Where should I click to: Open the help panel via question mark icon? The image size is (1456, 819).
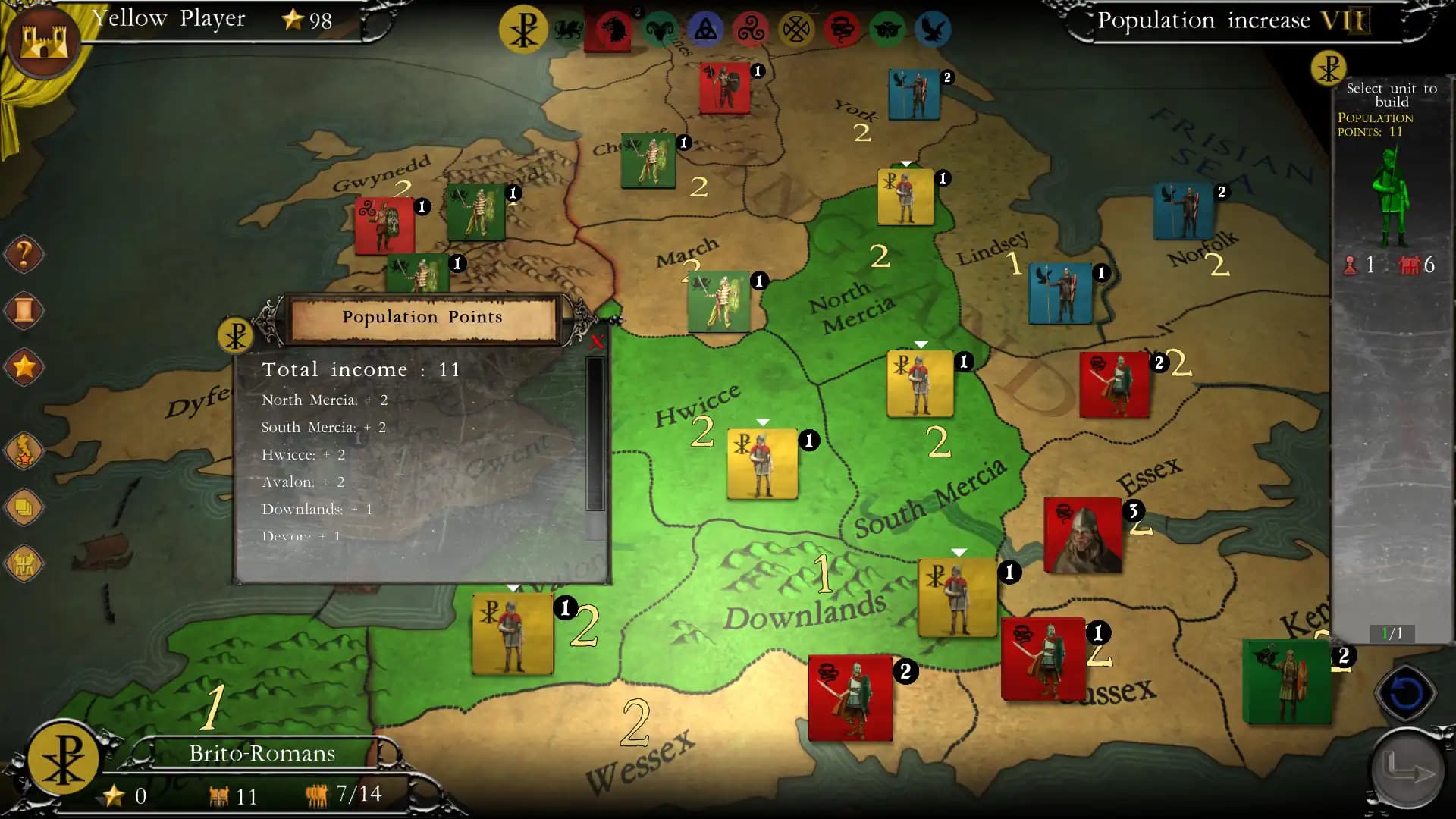pyautogui.click(x=24, y=254)
